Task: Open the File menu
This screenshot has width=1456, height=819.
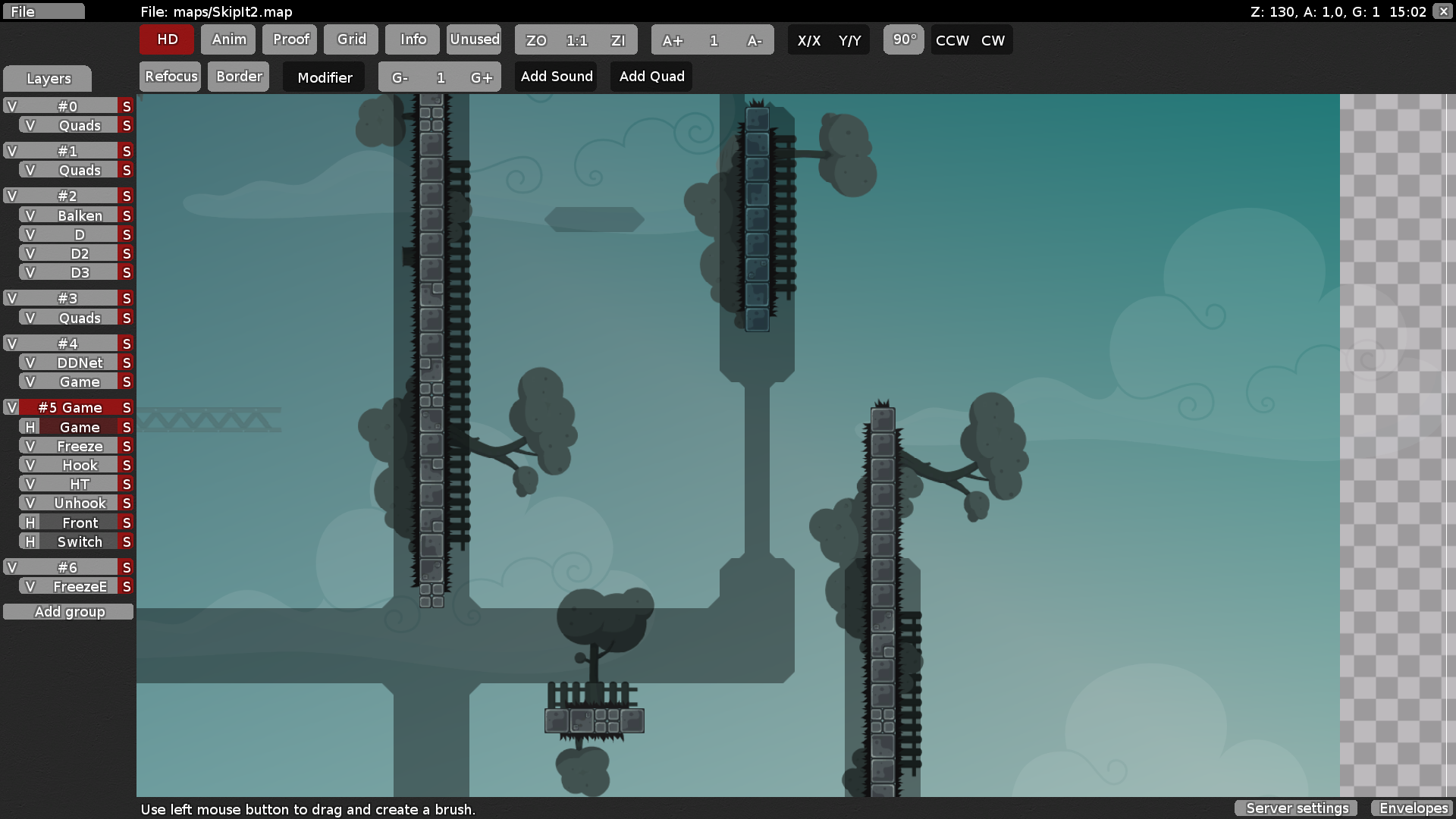Action: [43, 11]
